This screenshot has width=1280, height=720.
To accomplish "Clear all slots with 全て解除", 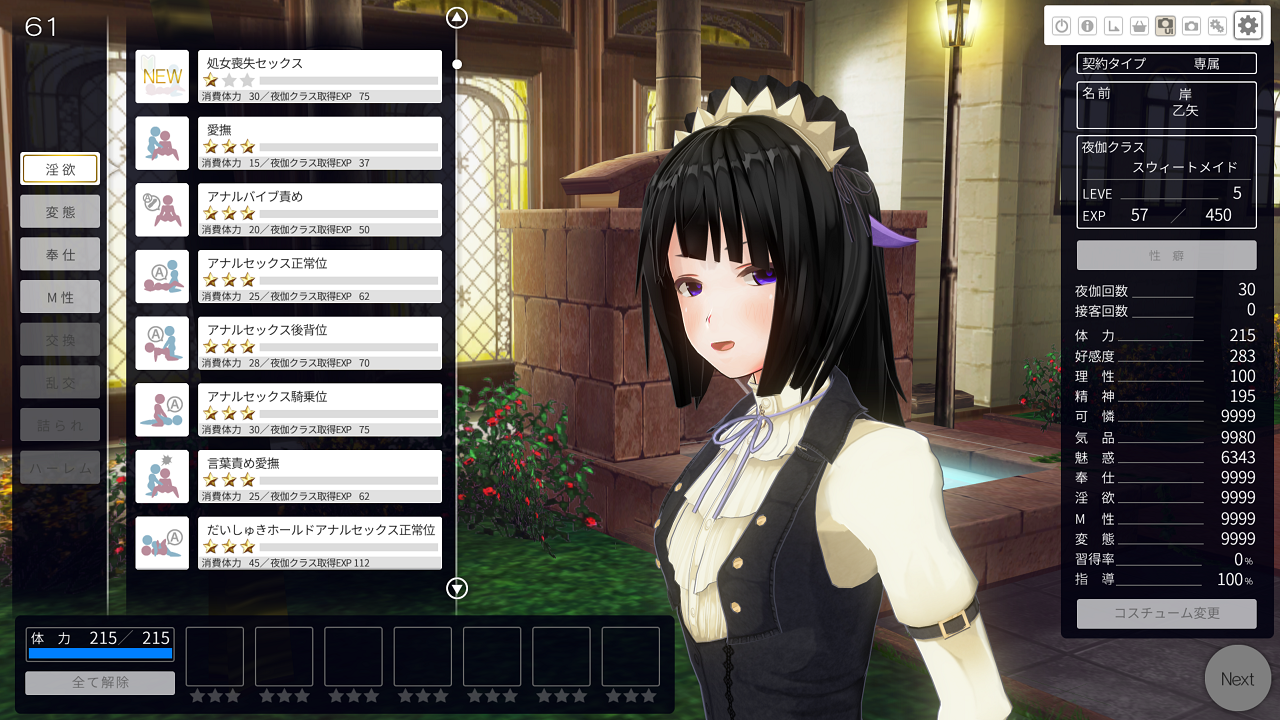I will (x=100, y=683).
